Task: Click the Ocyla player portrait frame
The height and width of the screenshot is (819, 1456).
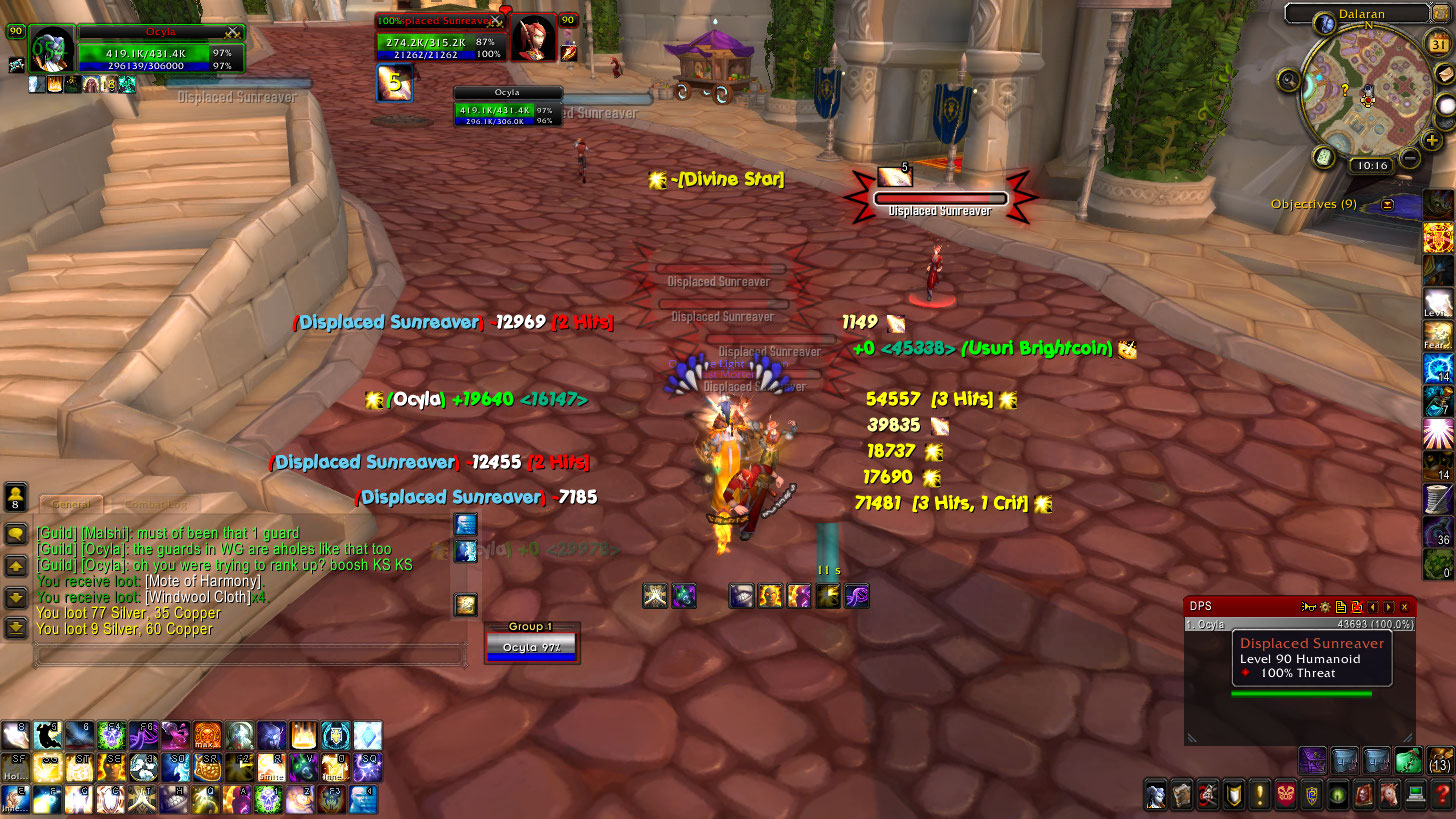Action: [x=52, y=49]
